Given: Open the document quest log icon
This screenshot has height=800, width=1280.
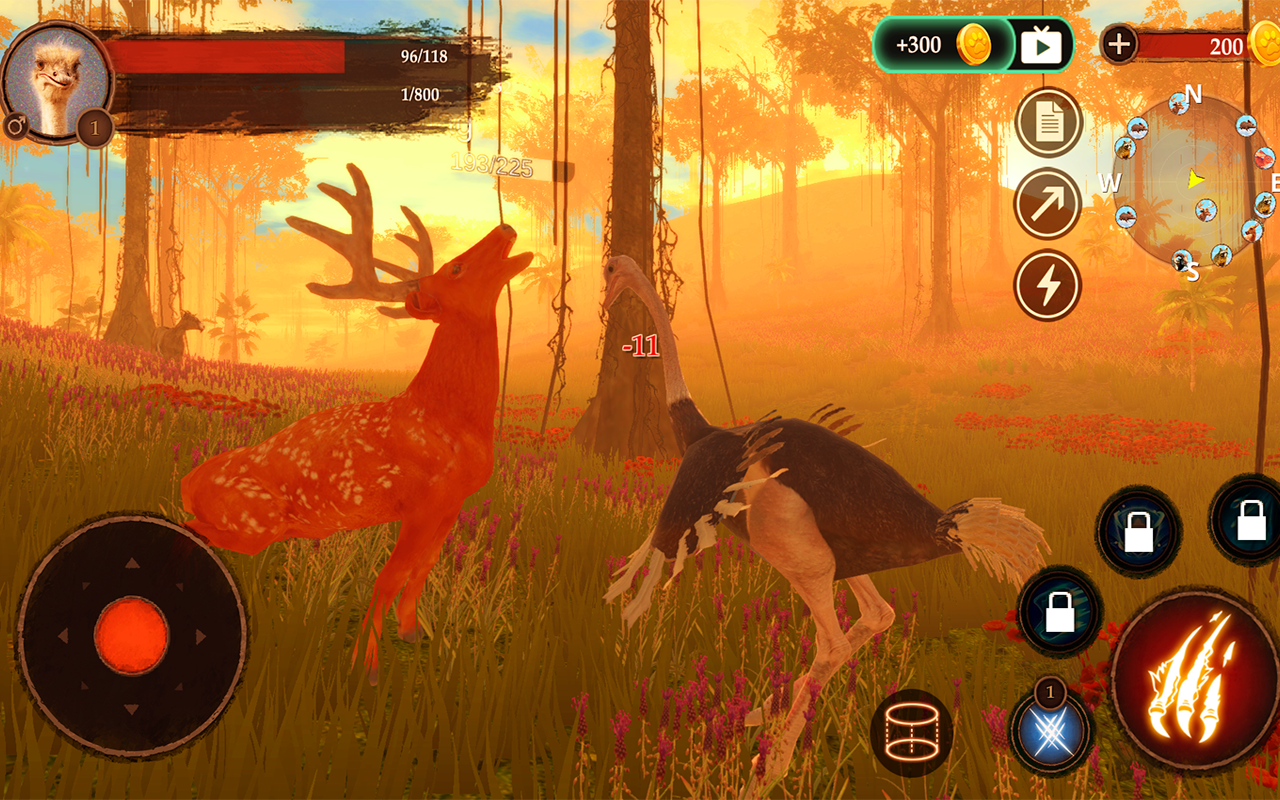Looking at the screenshot, I should pyautogui.click(x=1048, y=123).
